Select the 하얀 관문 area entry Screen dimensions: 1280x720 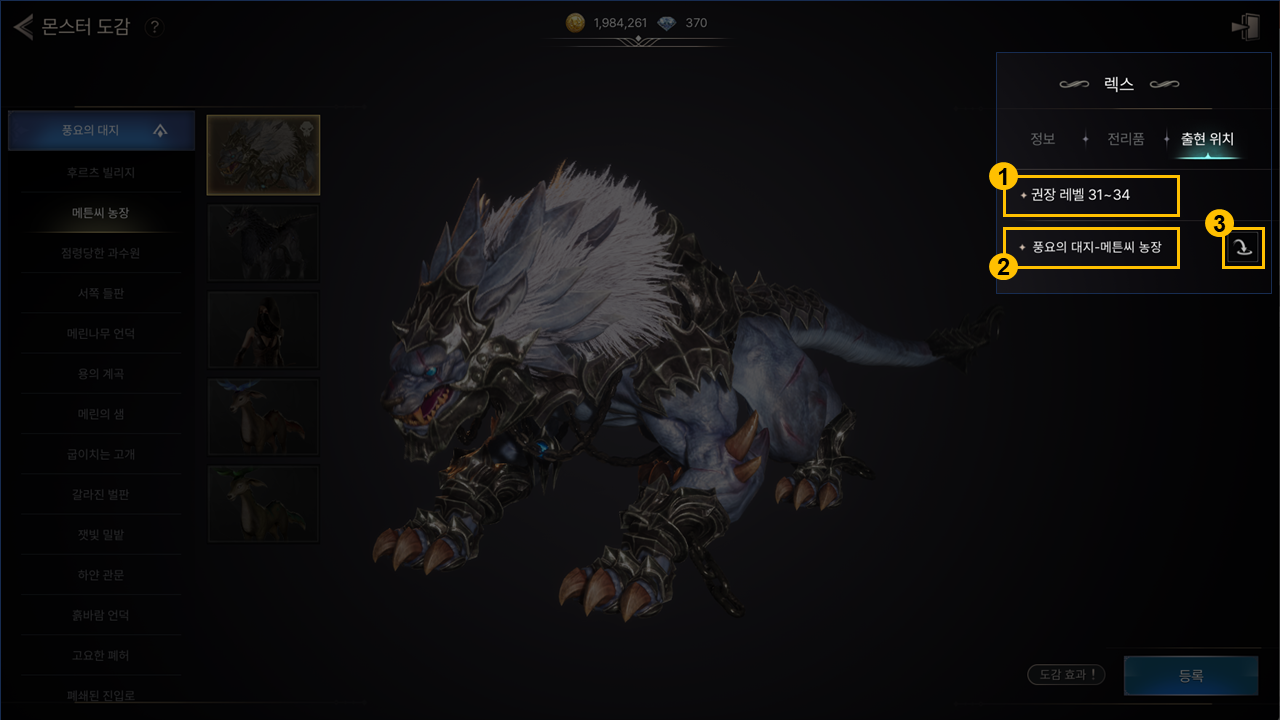(100, 575)
